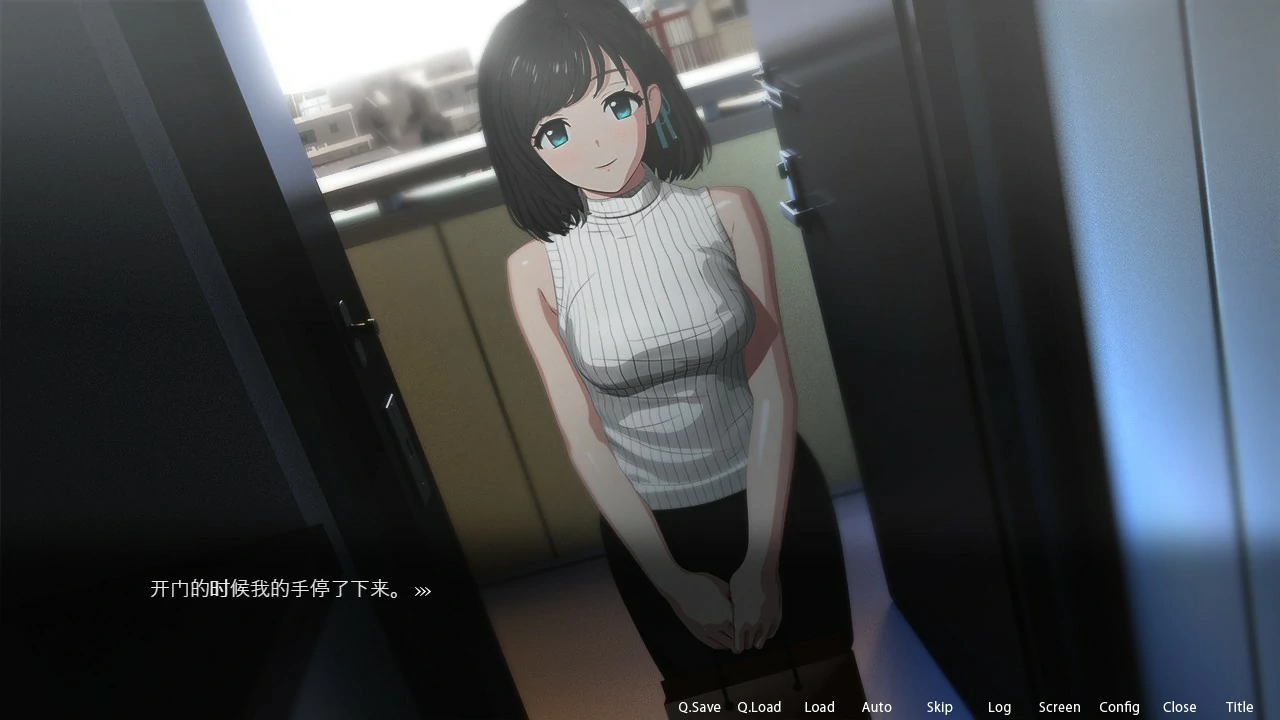Open game options via Config
Viewport: 1280px width, 720px height.
(1119, 707)
